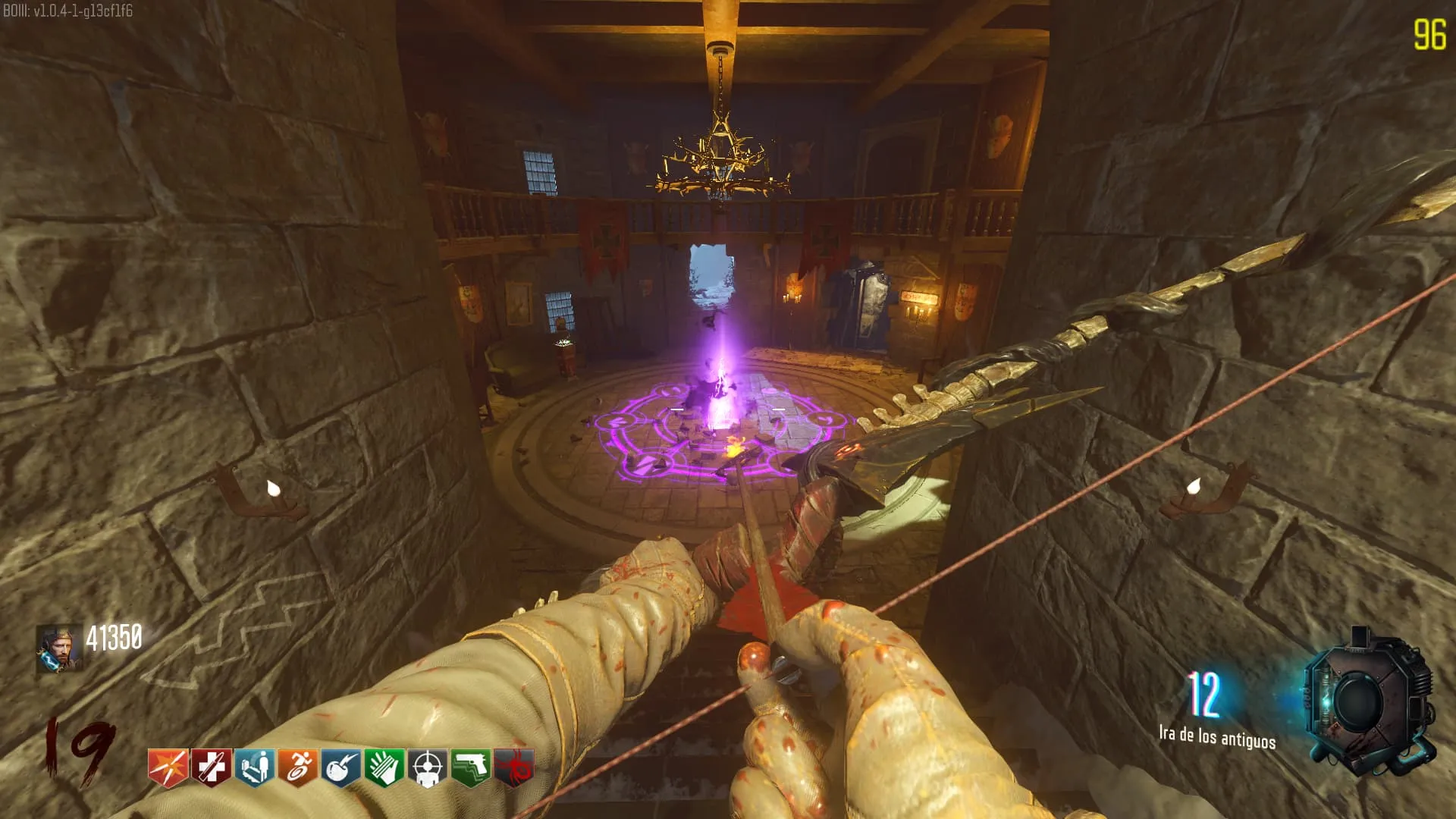The height and width of the screenshot is (819, 1456).
Task: Select the Mule Kick pistol perk icon
Action: 470,768
